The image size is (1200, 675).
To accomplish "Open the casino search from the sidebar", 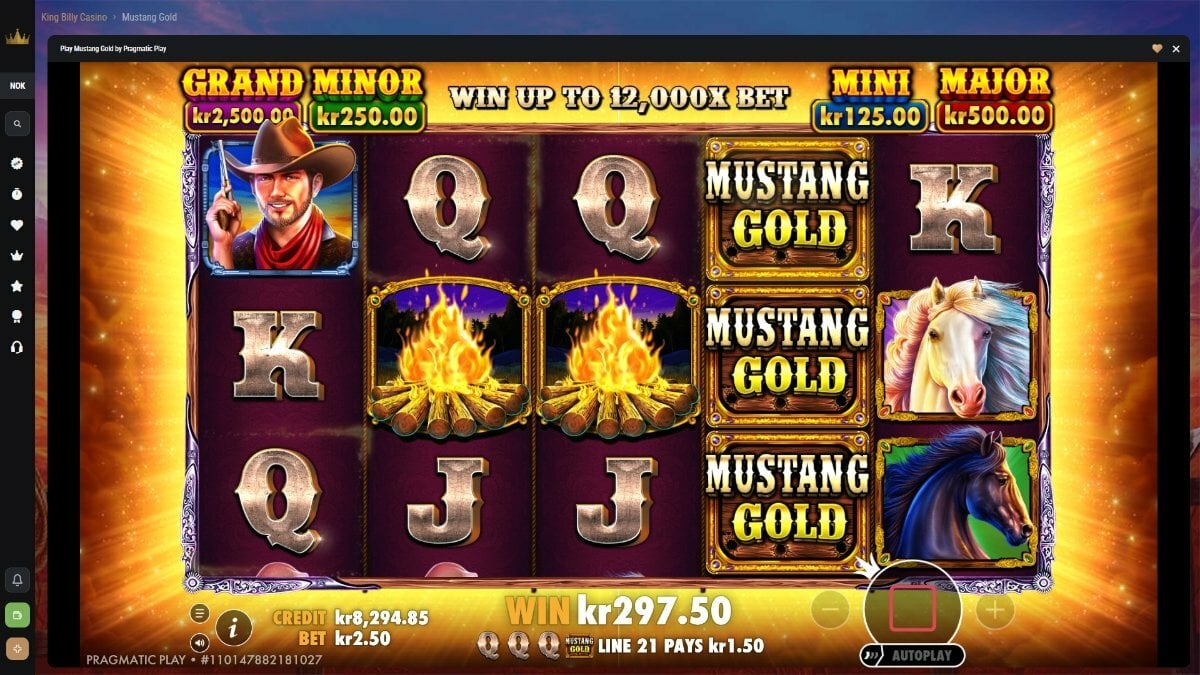I will click(17, 124).
